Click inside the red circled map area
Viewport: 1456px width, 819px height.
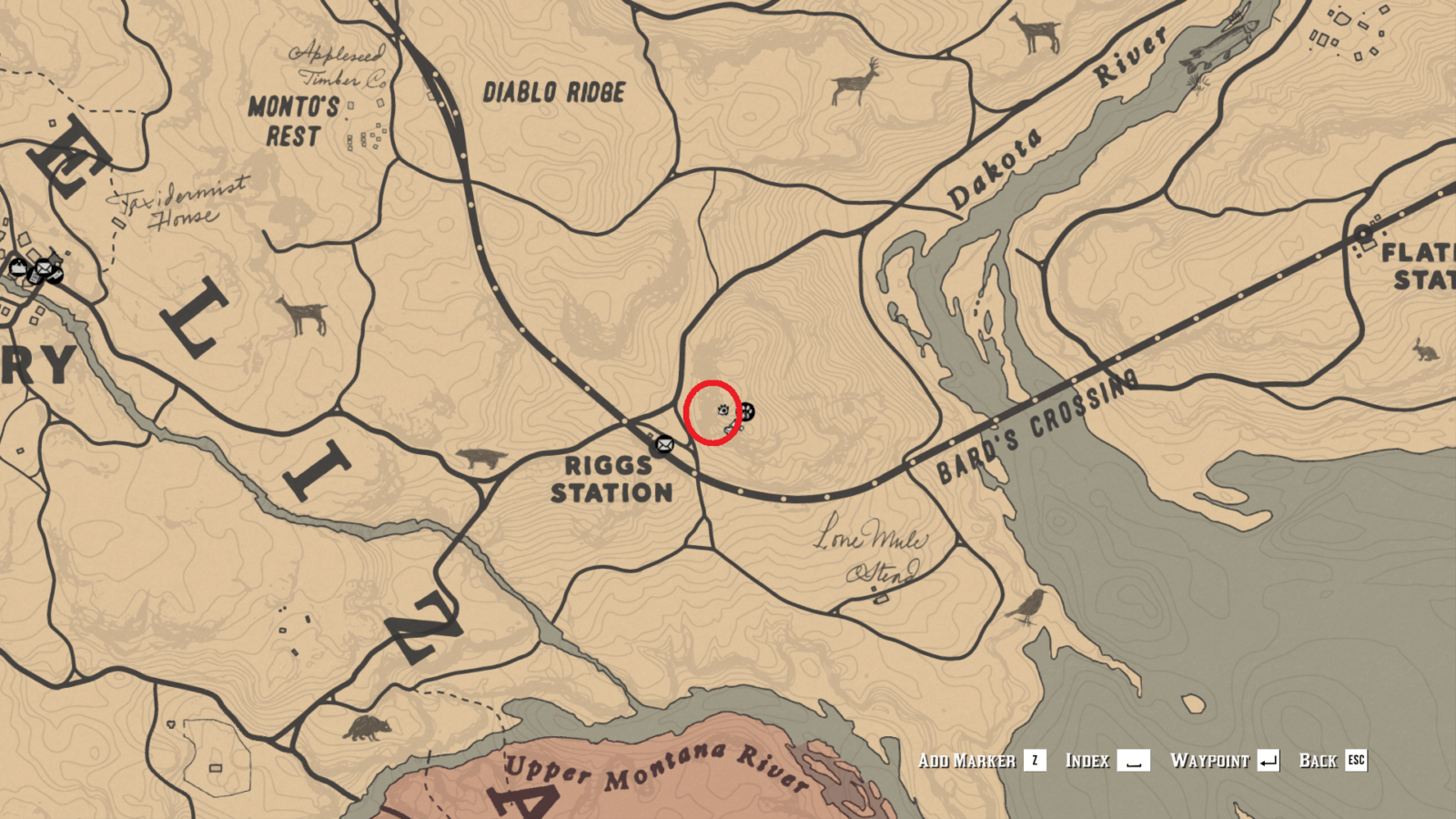[x=714, y=414]
